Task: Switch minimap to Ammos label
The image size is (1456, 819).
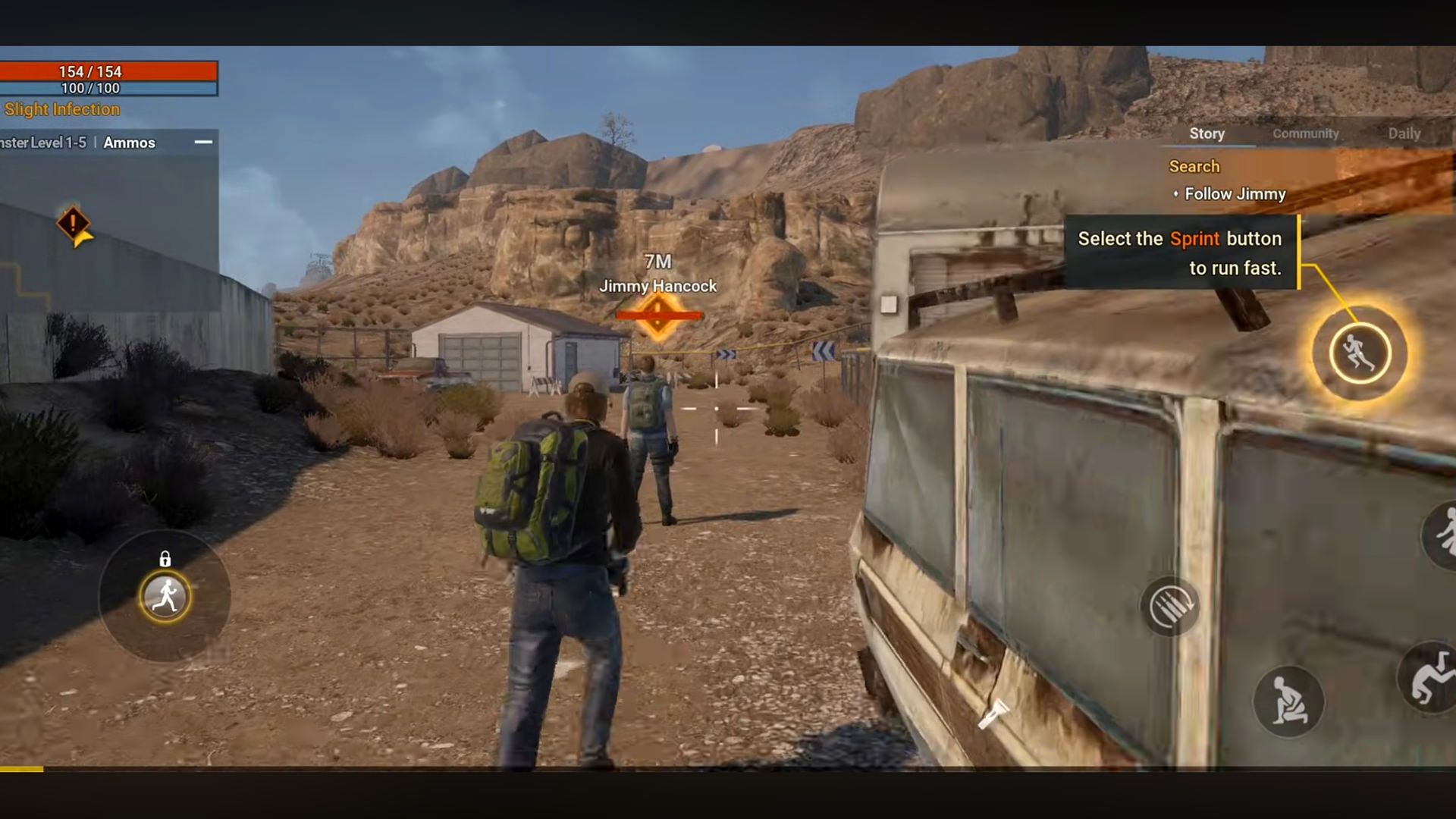Action: [x=129, y=143]
